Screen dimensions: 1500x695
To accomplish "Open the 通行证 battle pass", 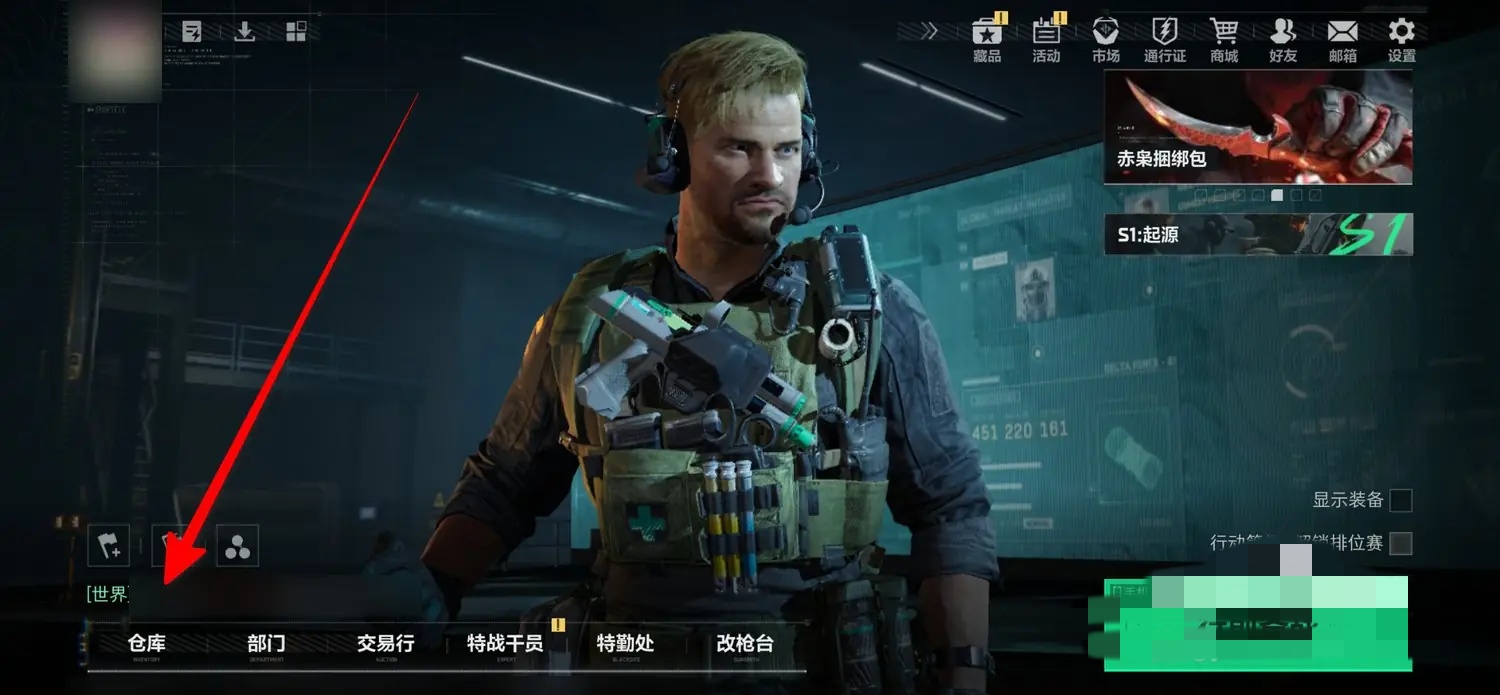I will point(1165,40).
